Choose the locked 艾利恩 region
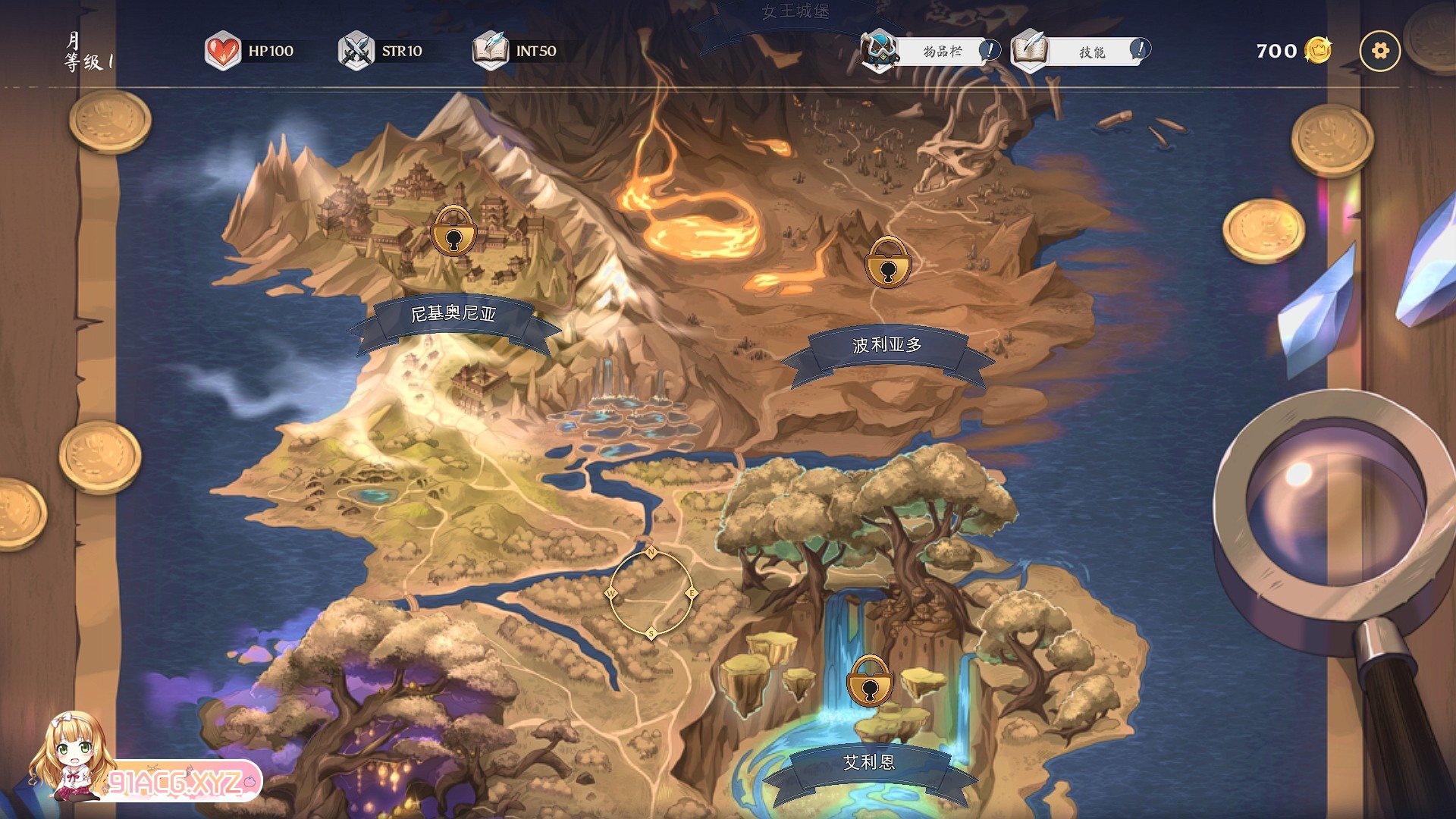1456x819 pixels. point(869,682)
